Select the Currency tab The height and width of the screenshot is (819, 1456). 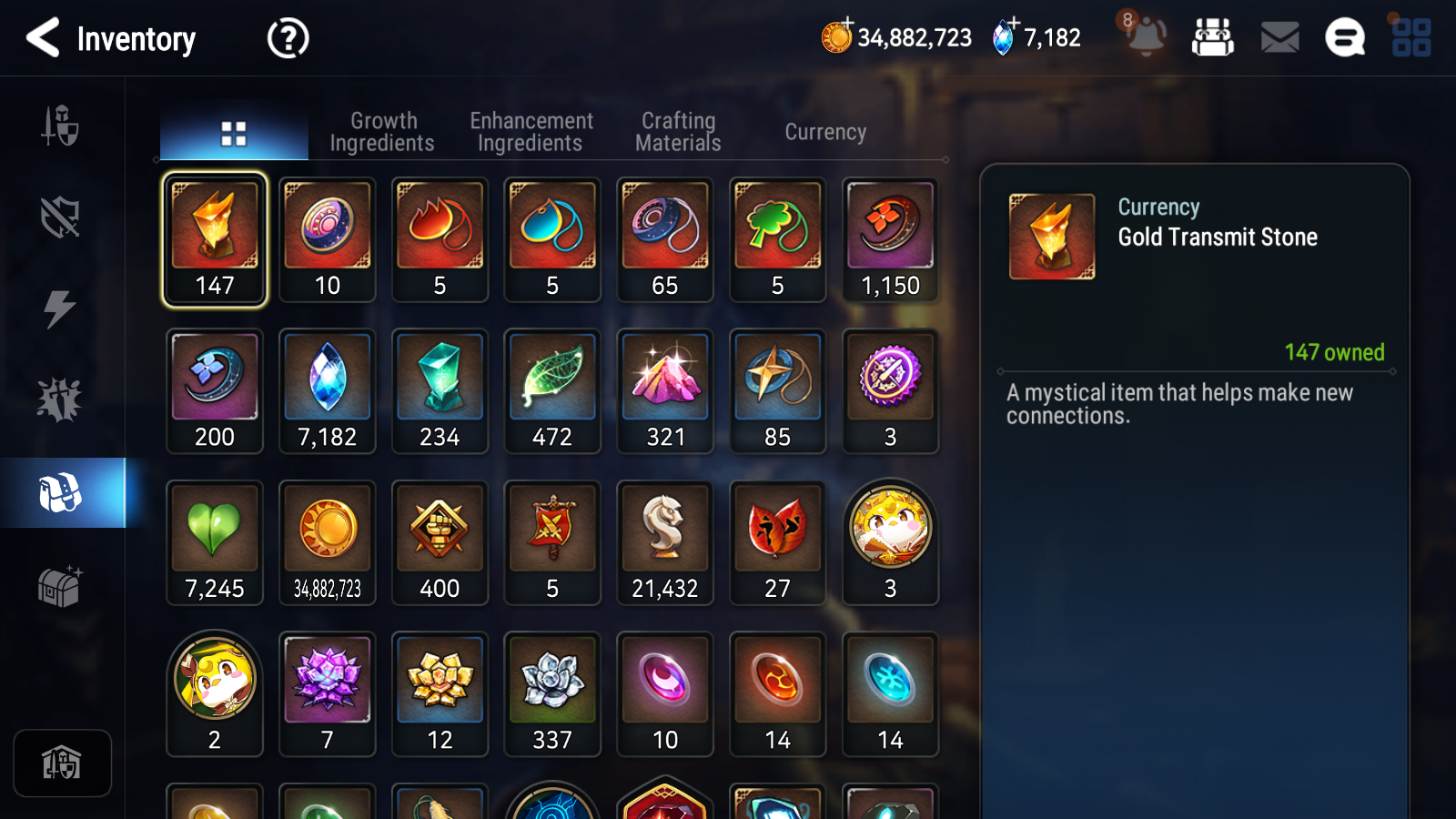[825, 132]
